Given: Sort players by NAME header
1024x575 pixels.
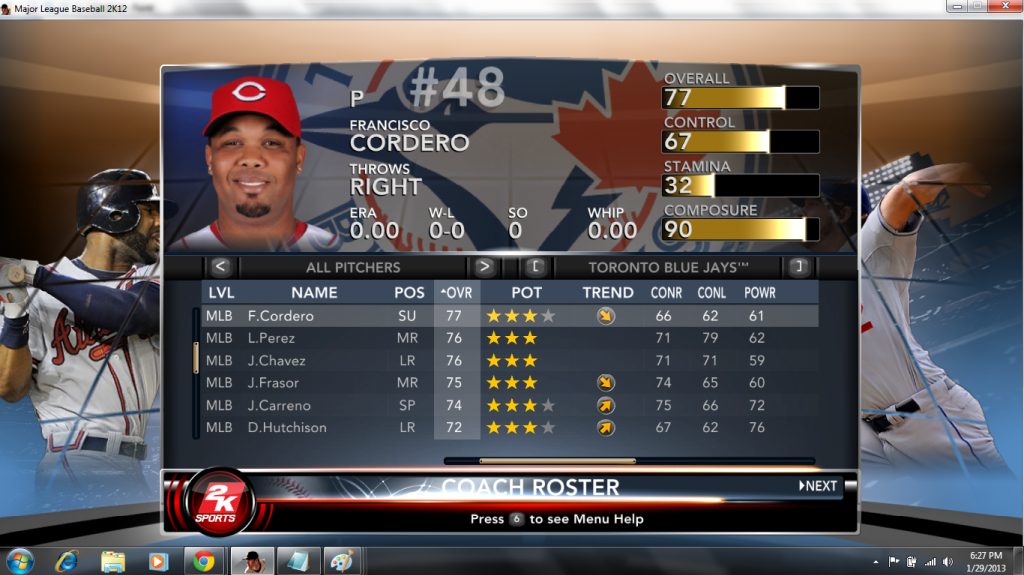Looking at the screenshot, I should click(x=314, y=293).
